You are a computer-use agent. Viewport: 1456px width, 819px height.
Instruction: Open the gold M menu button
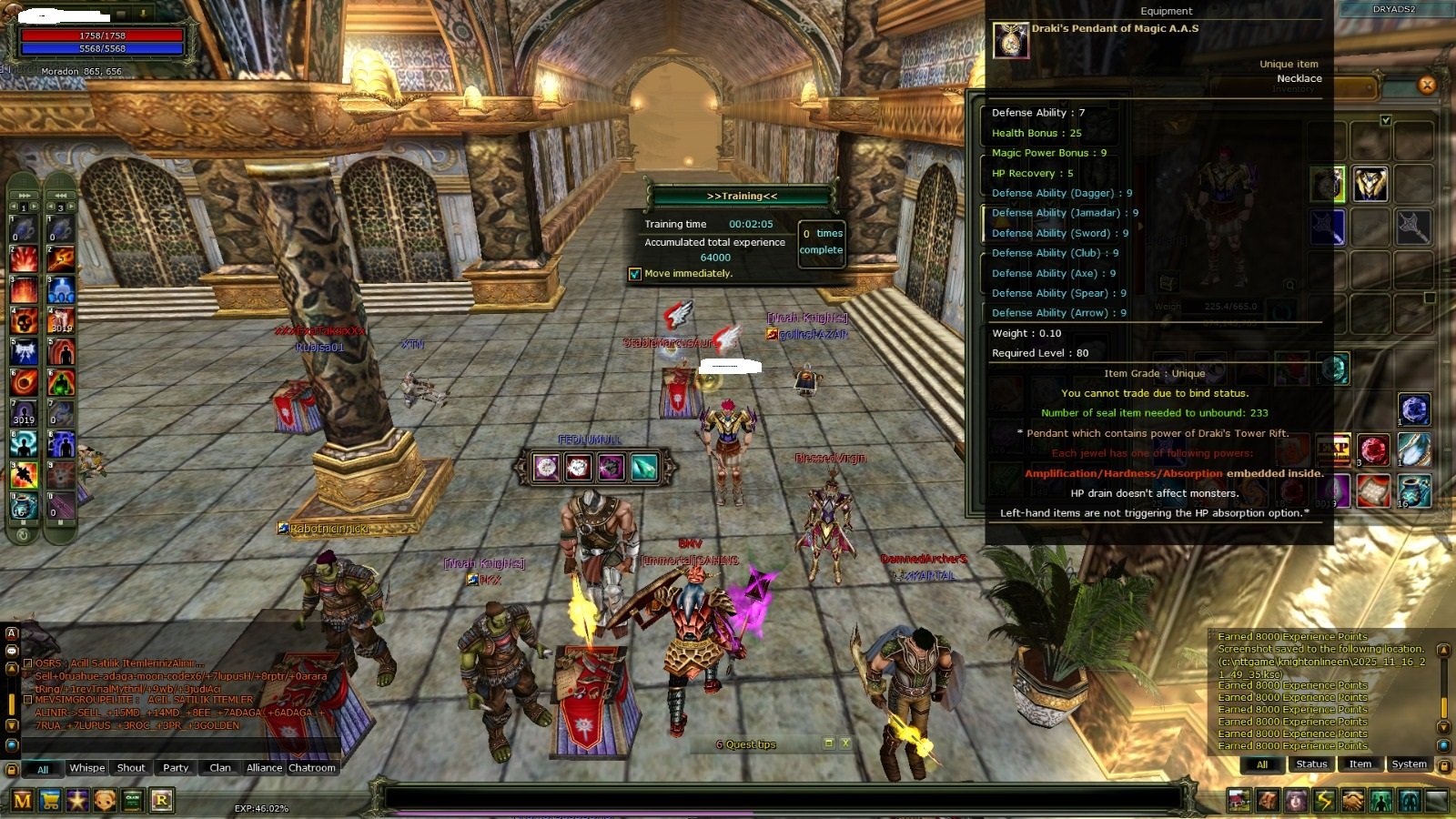click(23, 801)
